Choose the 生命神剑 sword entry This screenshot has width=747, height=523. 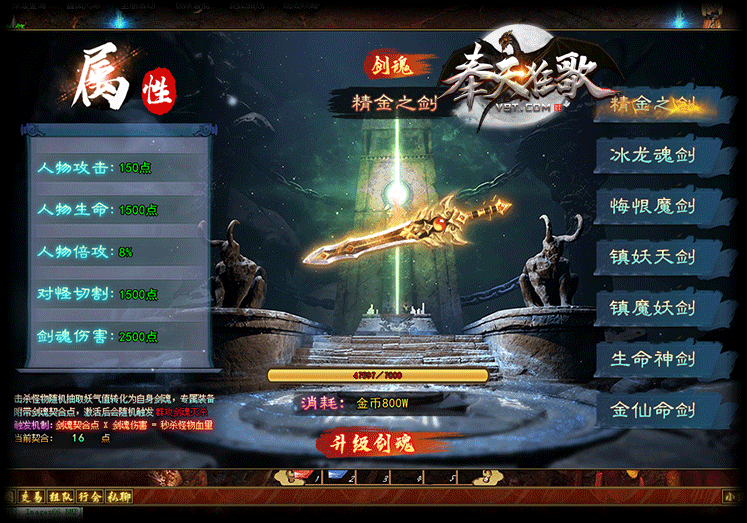point(653,358)
